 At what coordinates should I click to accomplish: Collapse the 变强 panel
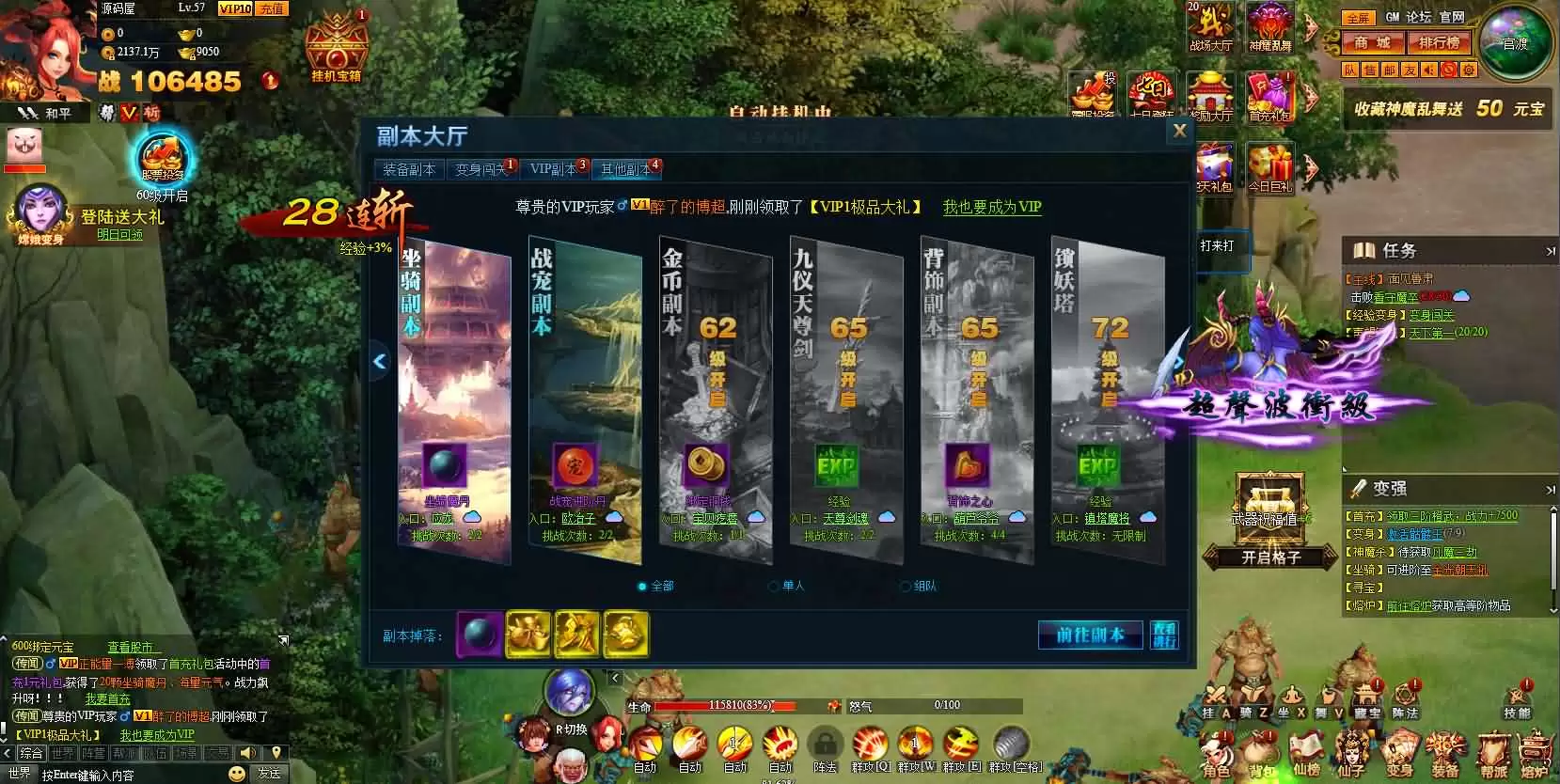point(1550,488)
